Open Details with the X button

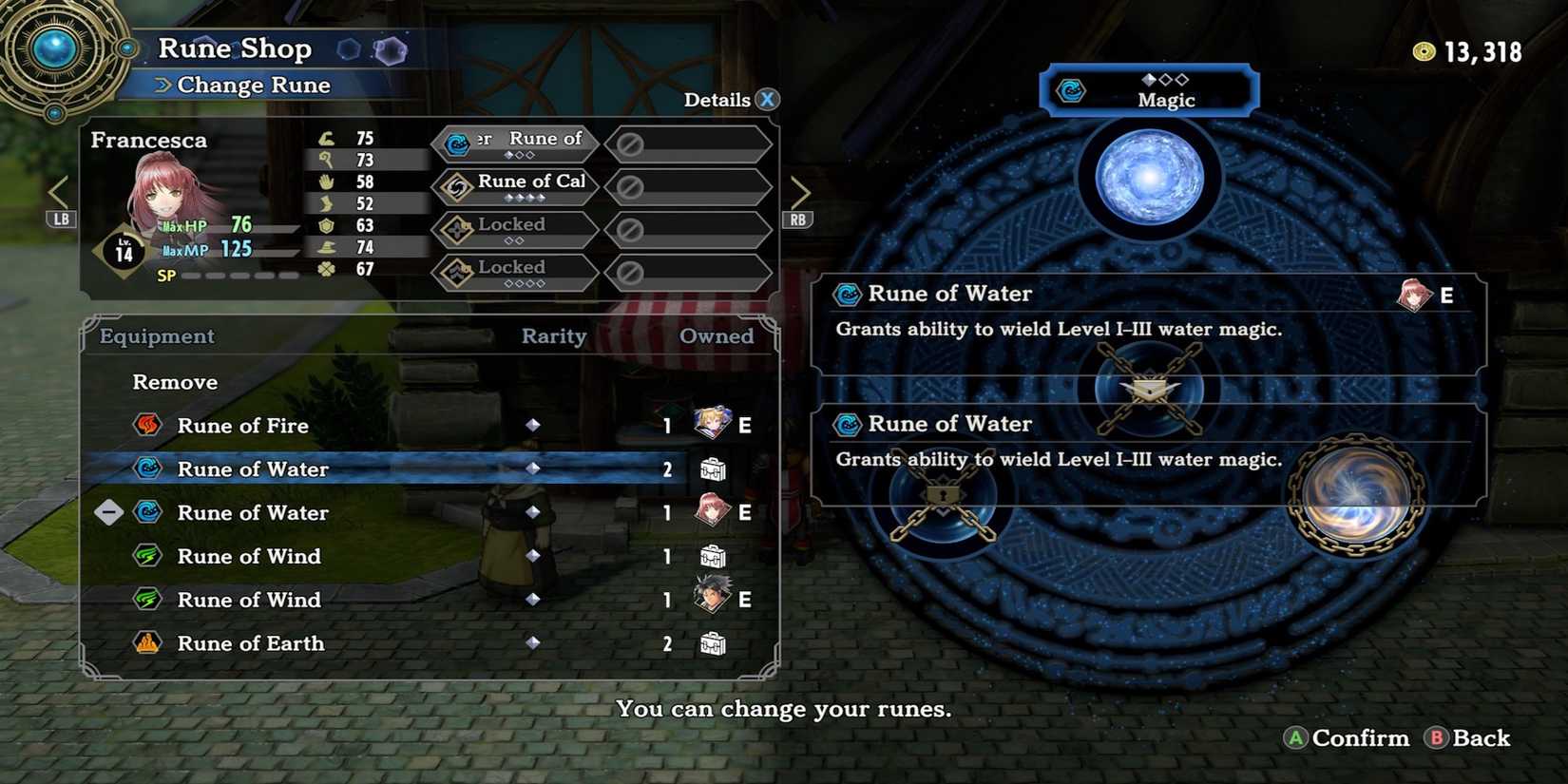(x=766, y=98)
